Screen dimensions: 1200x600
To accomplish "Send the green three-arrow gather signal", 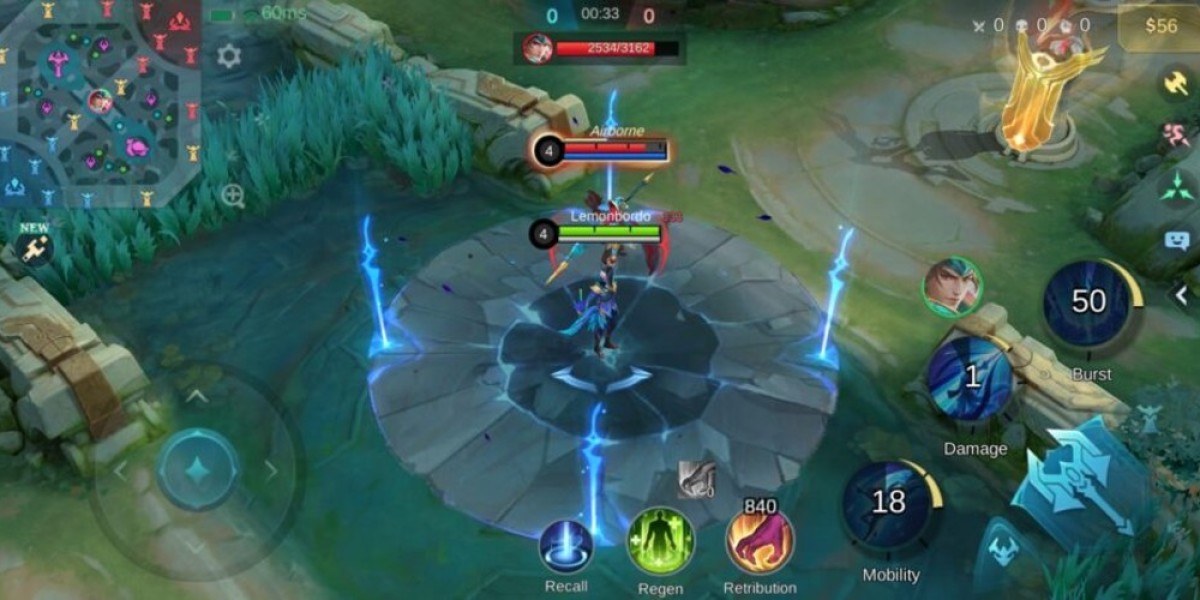I will coord(1176,187).
